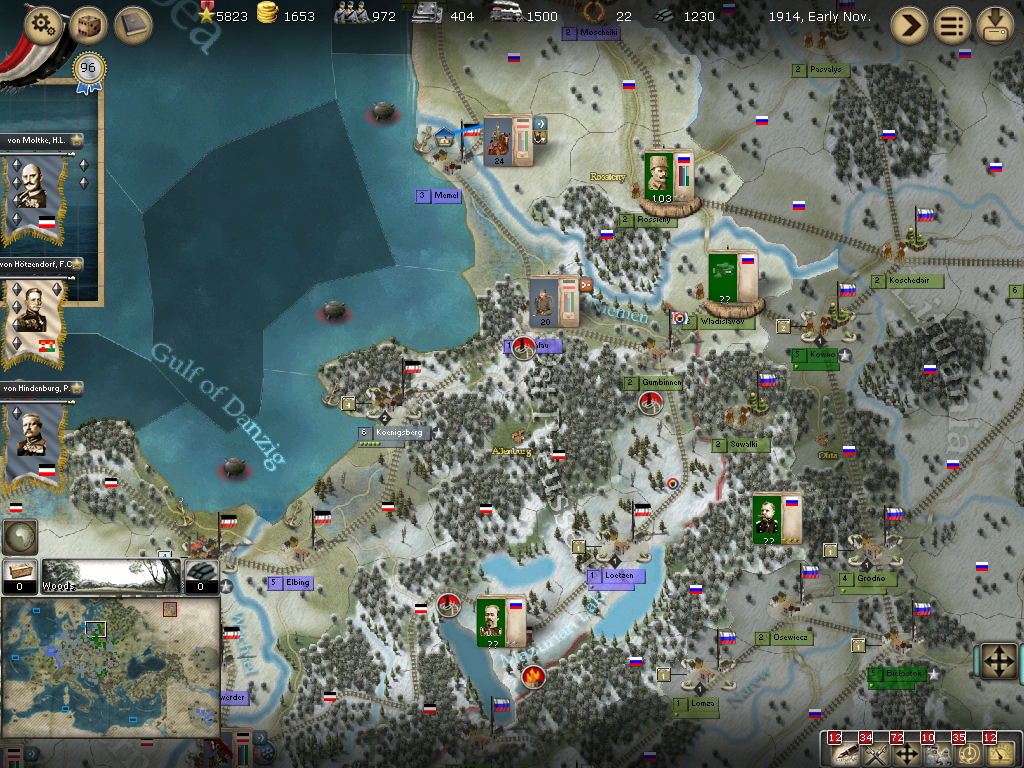This screenshot has width=1024, height=768.
Task: Open the soldiers icon in bottom toolbar
Action: tap(937, 752)
